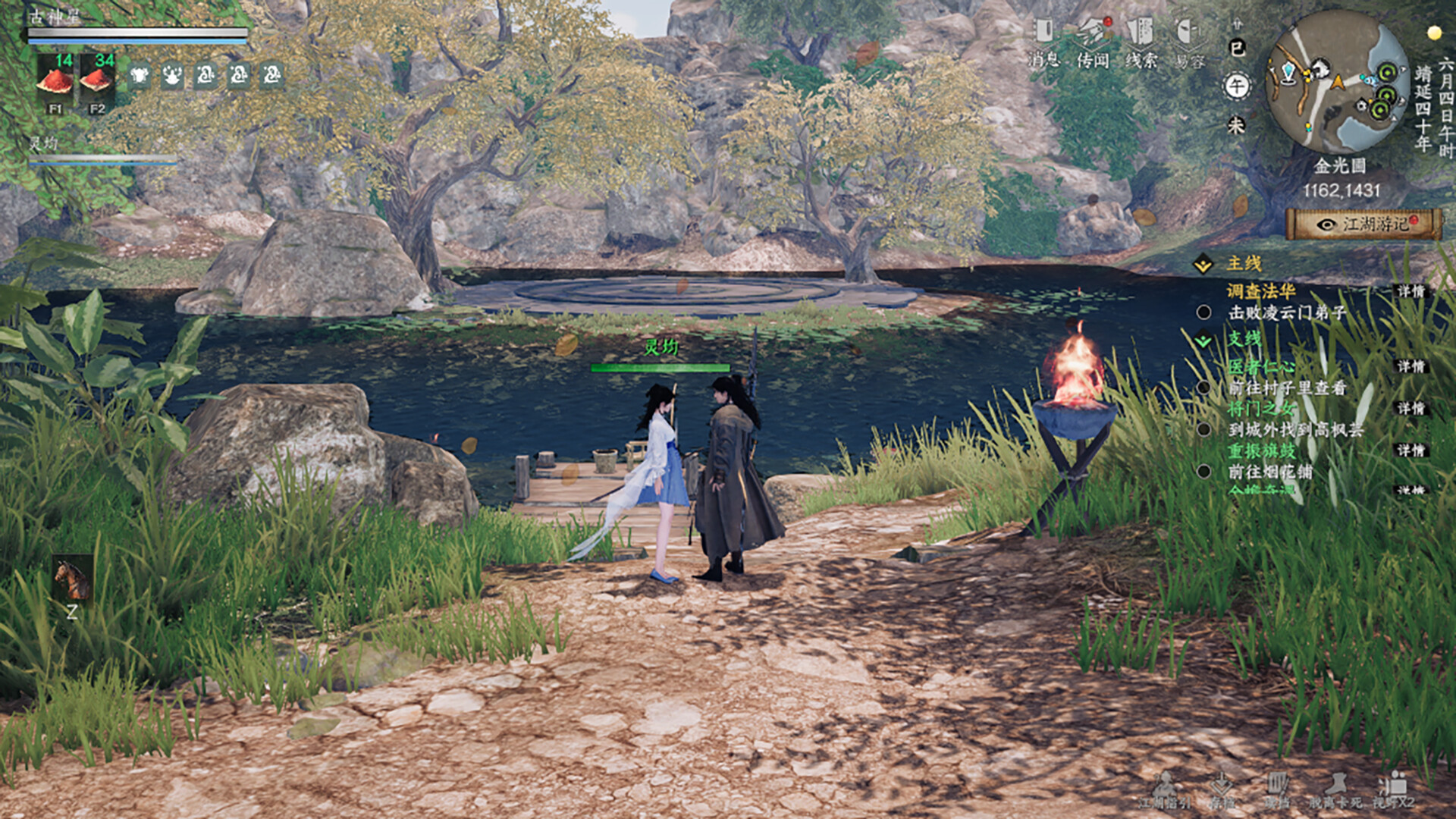Screen dimensions: 1456x819
Task: View 详情 details for 医者仁心 quest
Action: tap(1410, 367)
